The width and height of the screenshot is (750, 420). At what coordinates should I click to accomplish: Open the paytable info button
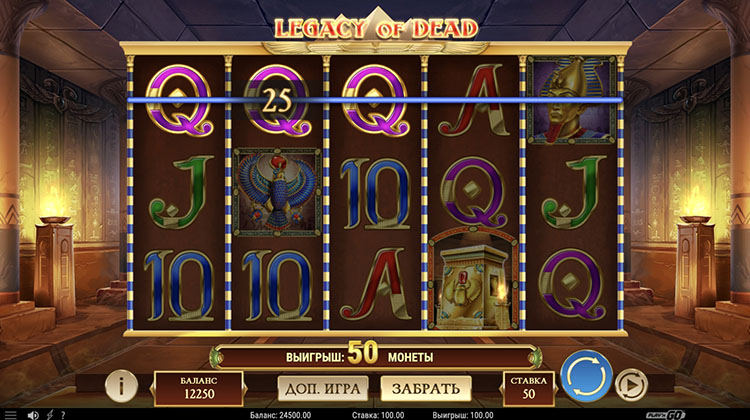pos(121,385)
